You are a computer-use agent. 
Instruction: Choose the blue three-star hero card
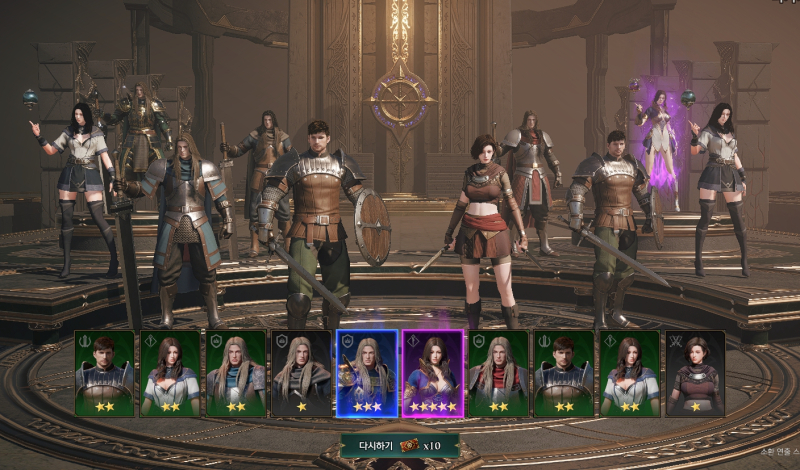pos(367,373)
